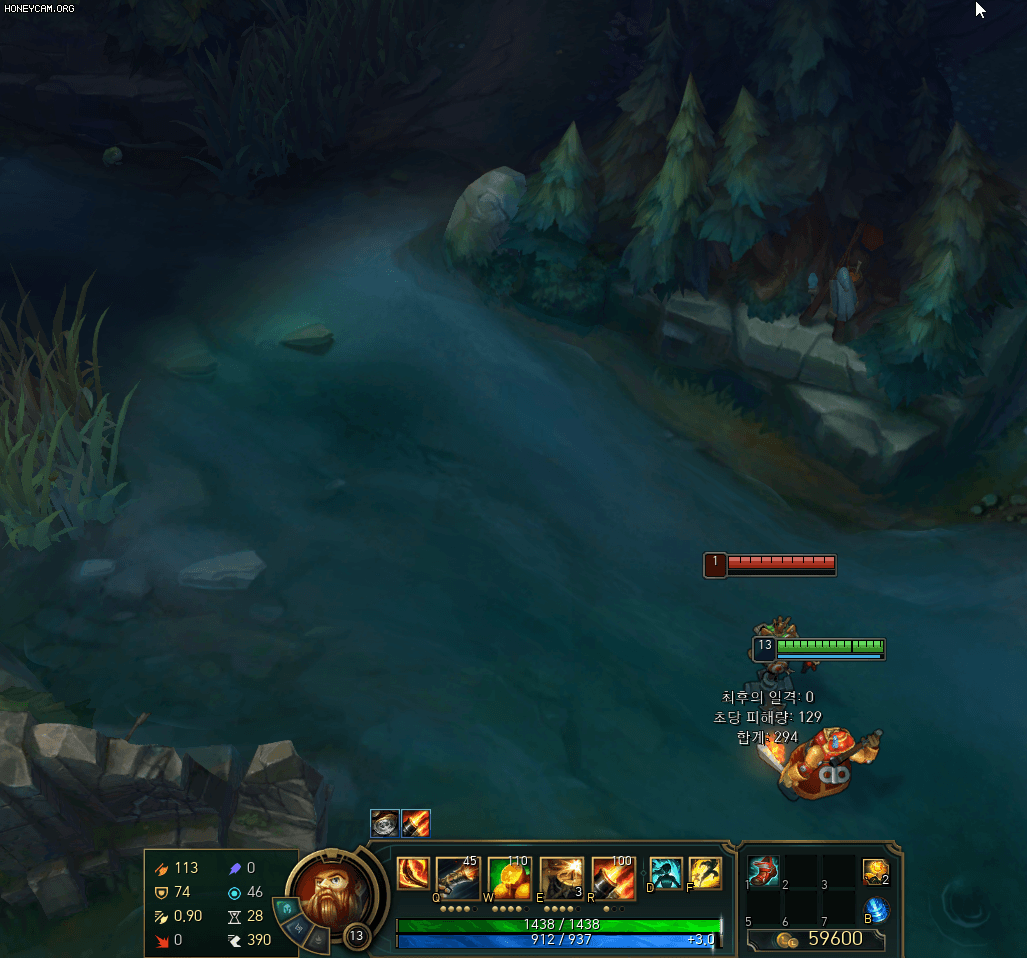Activate the golden trinket slot
Screen dimensions: 1027x958
pos(876,873)
